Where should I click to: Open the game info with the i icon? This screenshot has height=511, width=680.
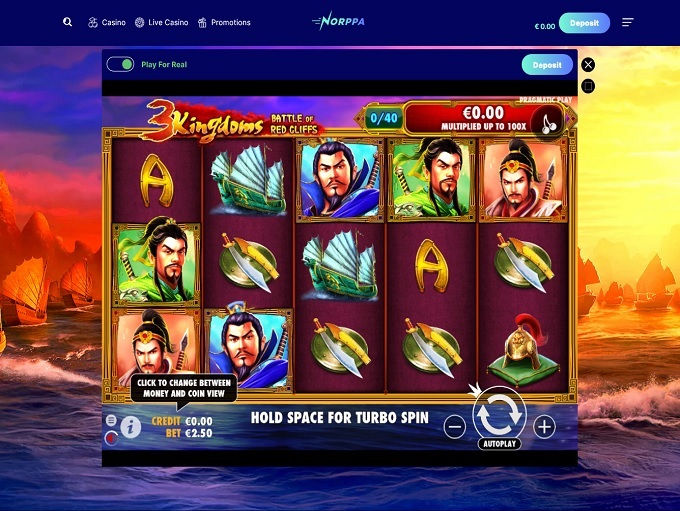(x=130, y=427)
